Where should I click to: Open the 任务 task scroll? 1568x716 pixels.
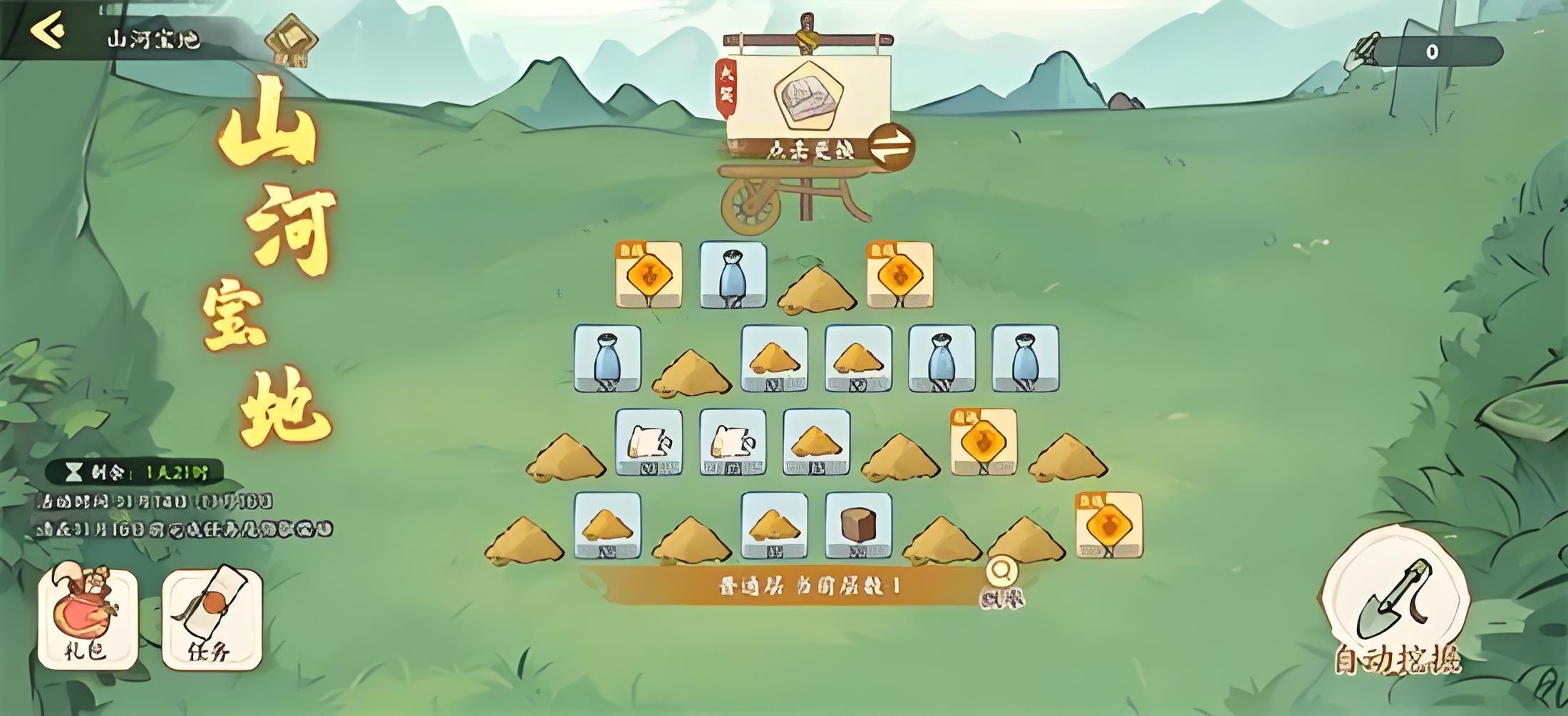[x=212, y=620]
